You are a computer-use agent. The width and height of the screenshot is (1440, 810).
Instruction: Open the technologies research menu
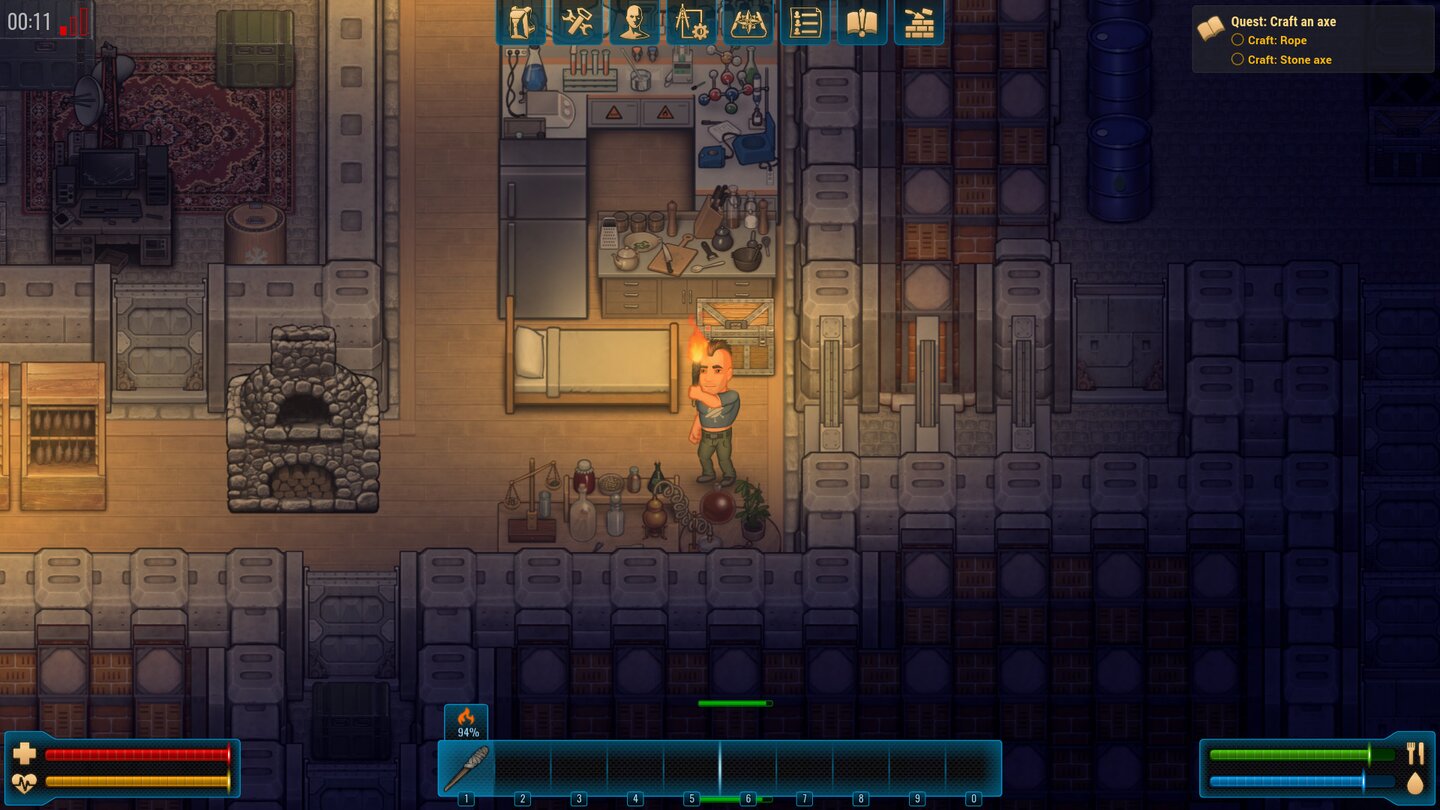[690, 22]
